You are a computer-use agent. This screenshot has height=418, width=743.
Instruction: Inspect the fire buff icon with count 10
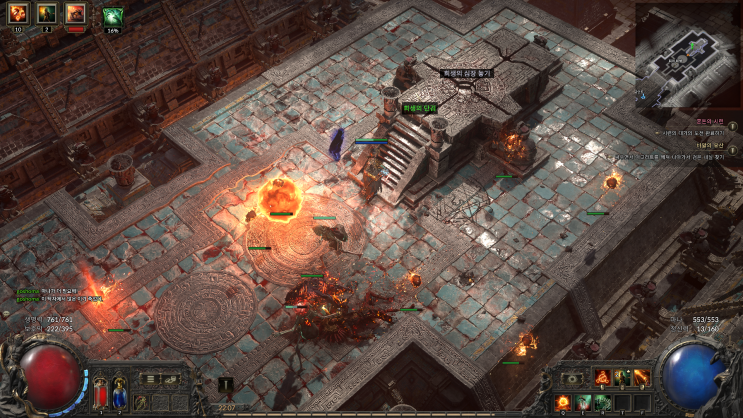pos(17,14)
